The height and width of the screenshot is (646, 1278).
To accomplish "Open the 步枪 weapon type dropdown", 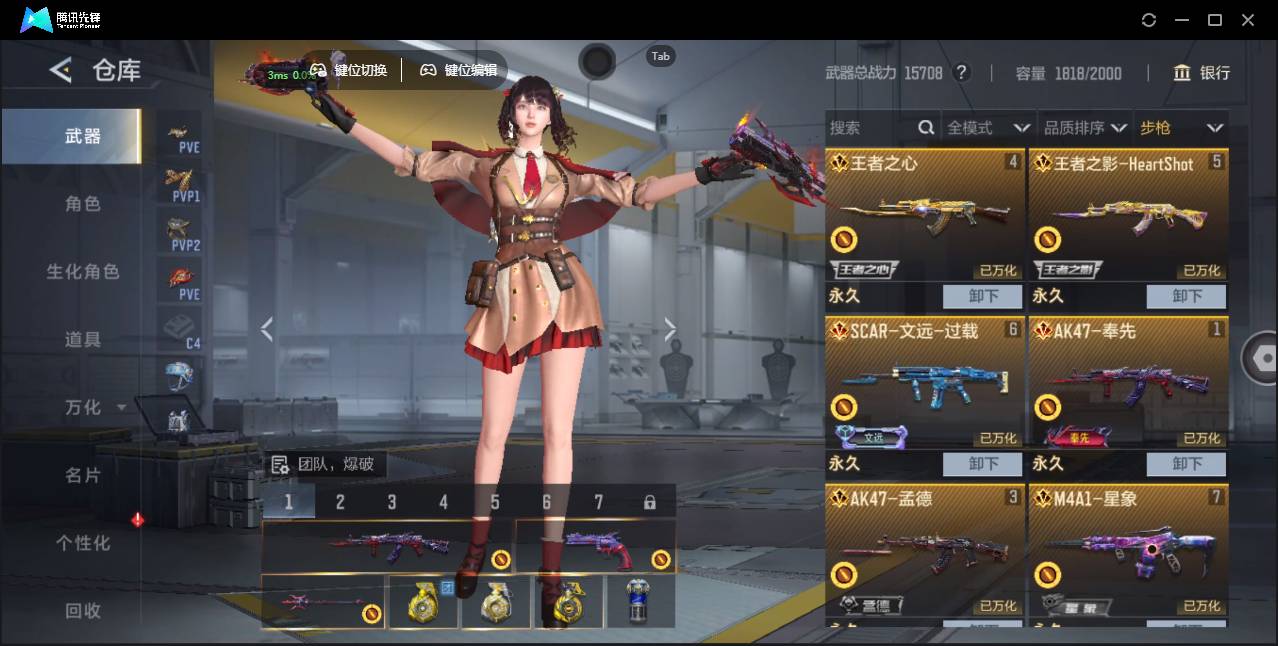I will tap(1181, 128).
